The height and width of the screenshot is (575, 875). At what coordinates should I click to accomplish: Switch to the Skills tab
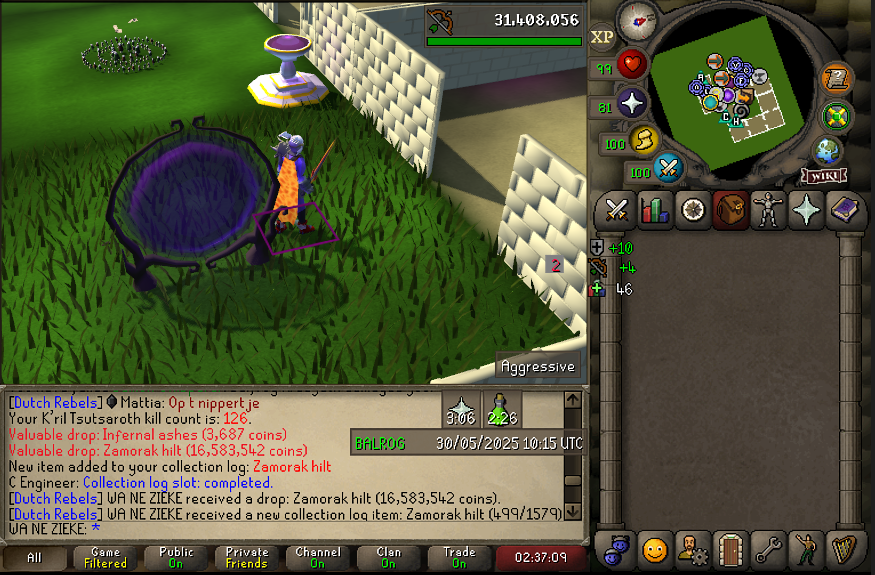(x=654, y=210)
